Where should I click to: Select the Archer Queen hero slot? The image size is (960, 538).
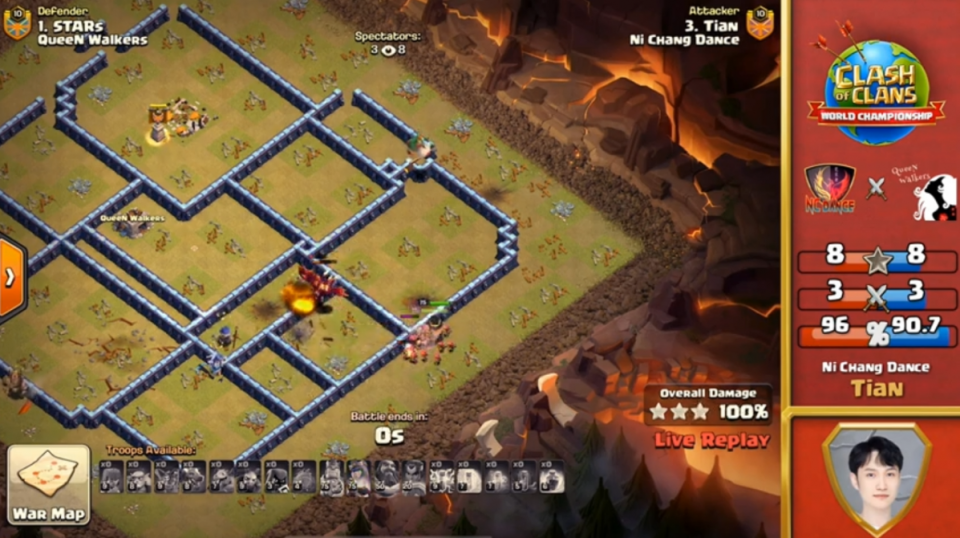360,477
